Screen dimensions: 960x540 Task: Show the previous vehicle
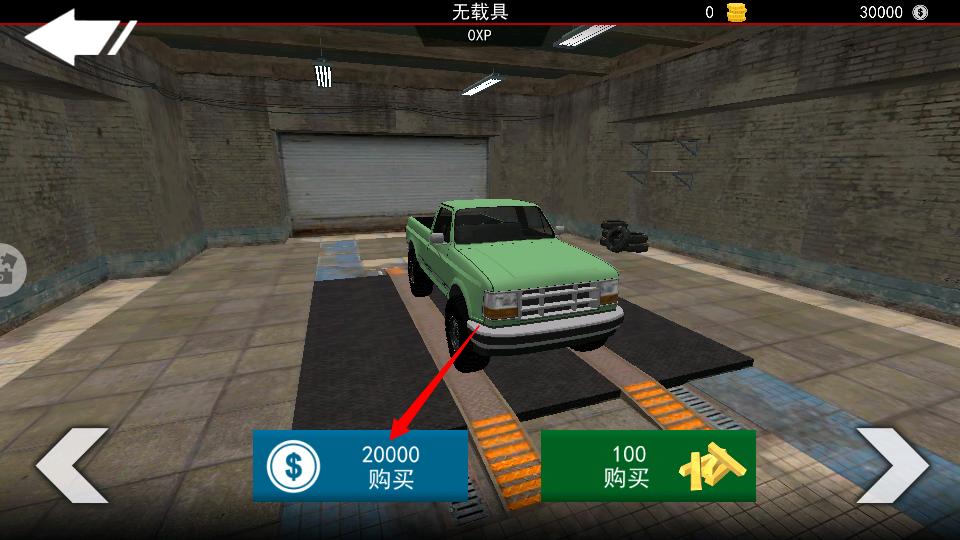72,465
